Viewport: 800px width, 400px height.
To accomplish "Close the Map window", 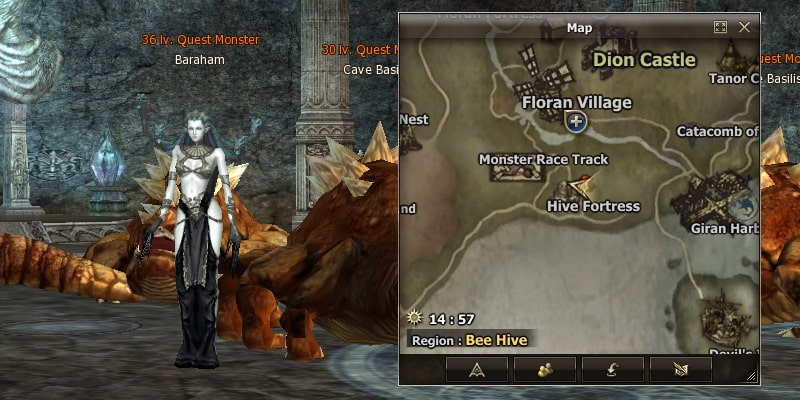I will pos(744,28).
